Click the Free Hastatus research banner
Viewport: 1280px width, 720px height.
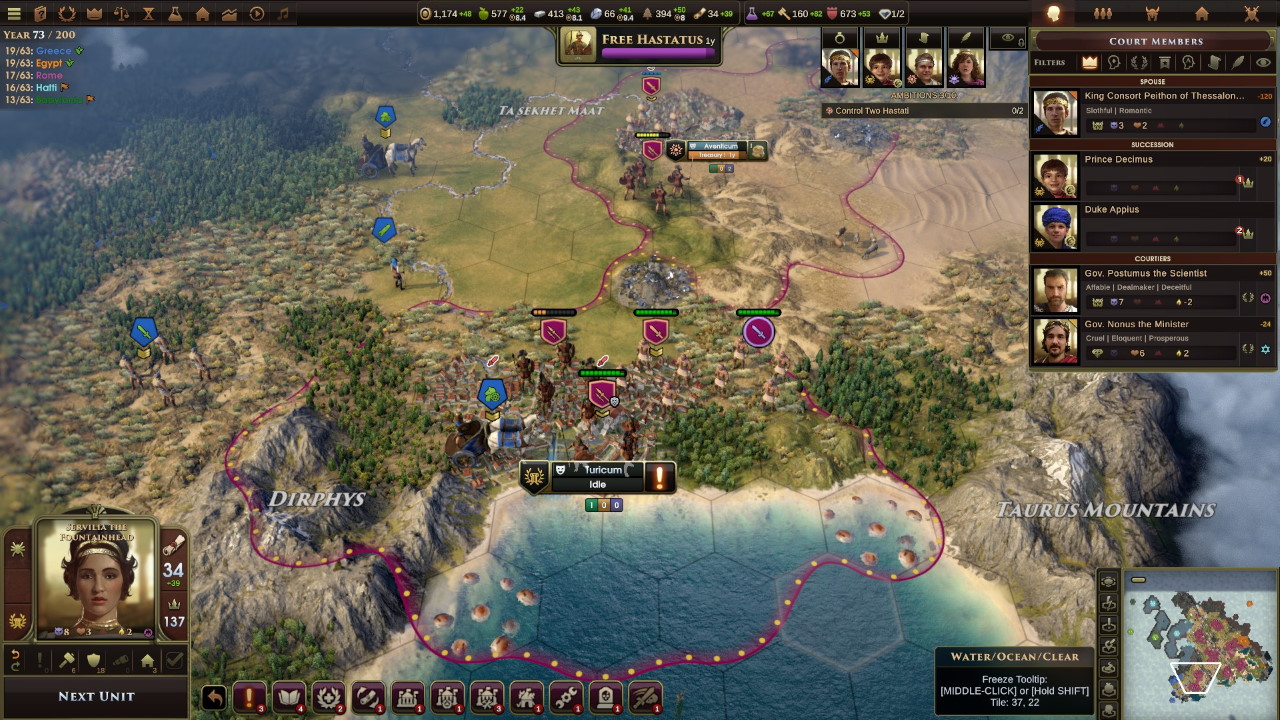click(x=640, y=44)
